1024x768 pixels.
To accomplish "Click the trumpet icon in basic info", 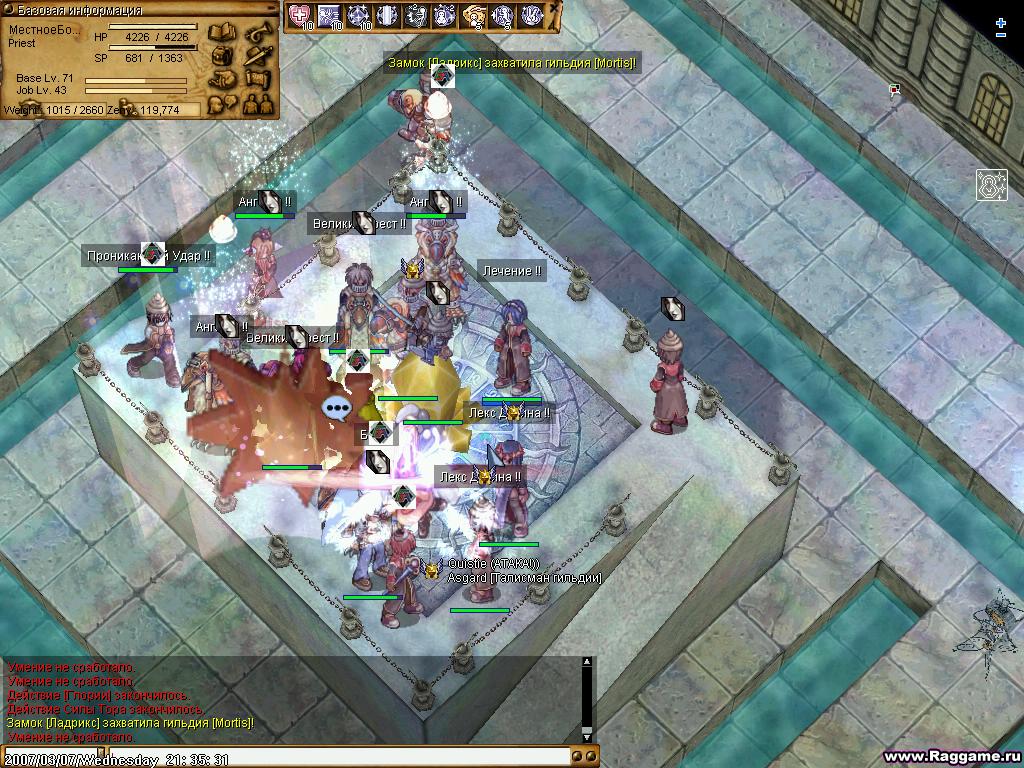I will tap(257, 32).
